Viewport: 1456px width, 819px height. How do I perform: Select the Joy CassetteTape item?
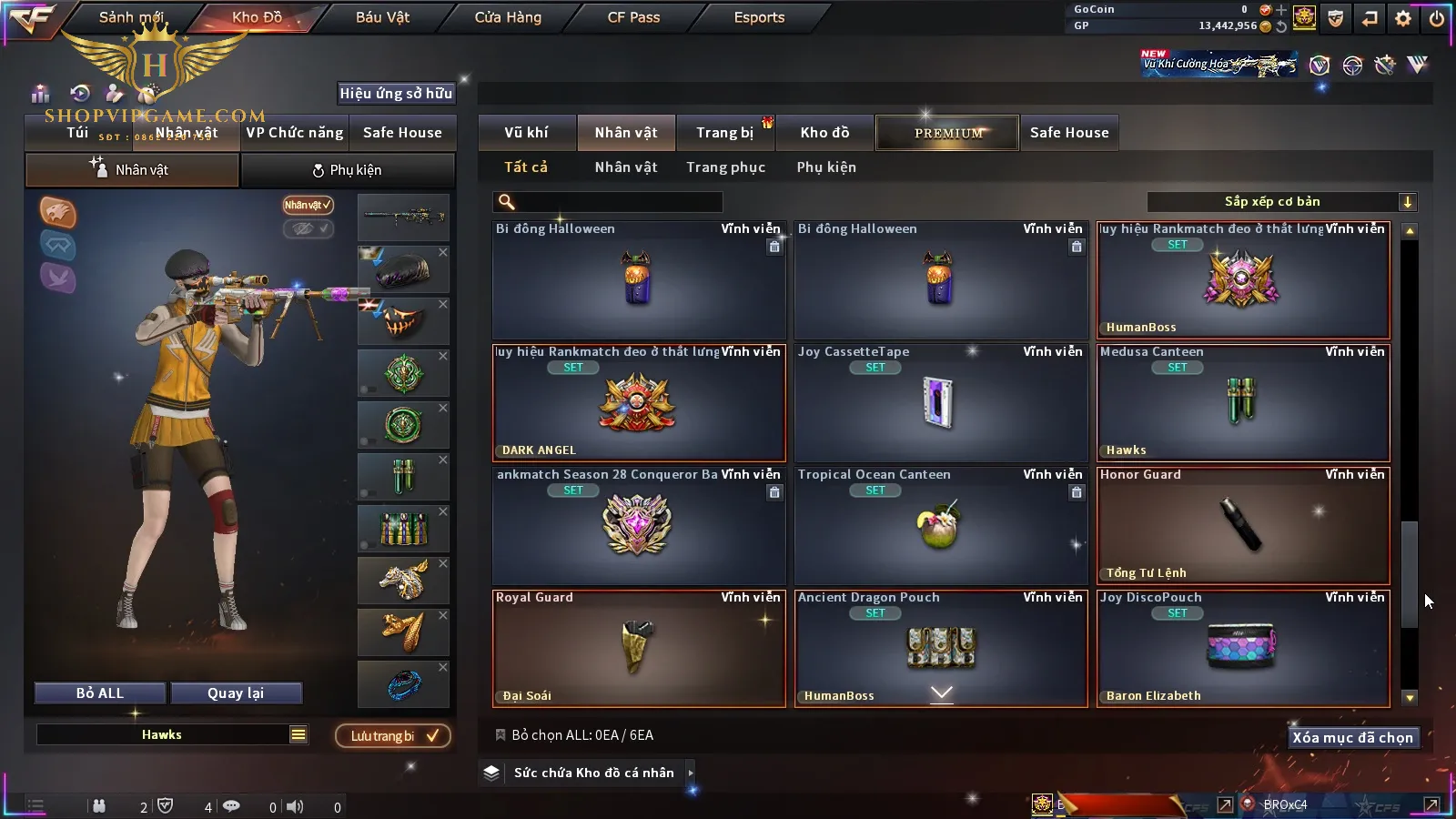(941, 402)
